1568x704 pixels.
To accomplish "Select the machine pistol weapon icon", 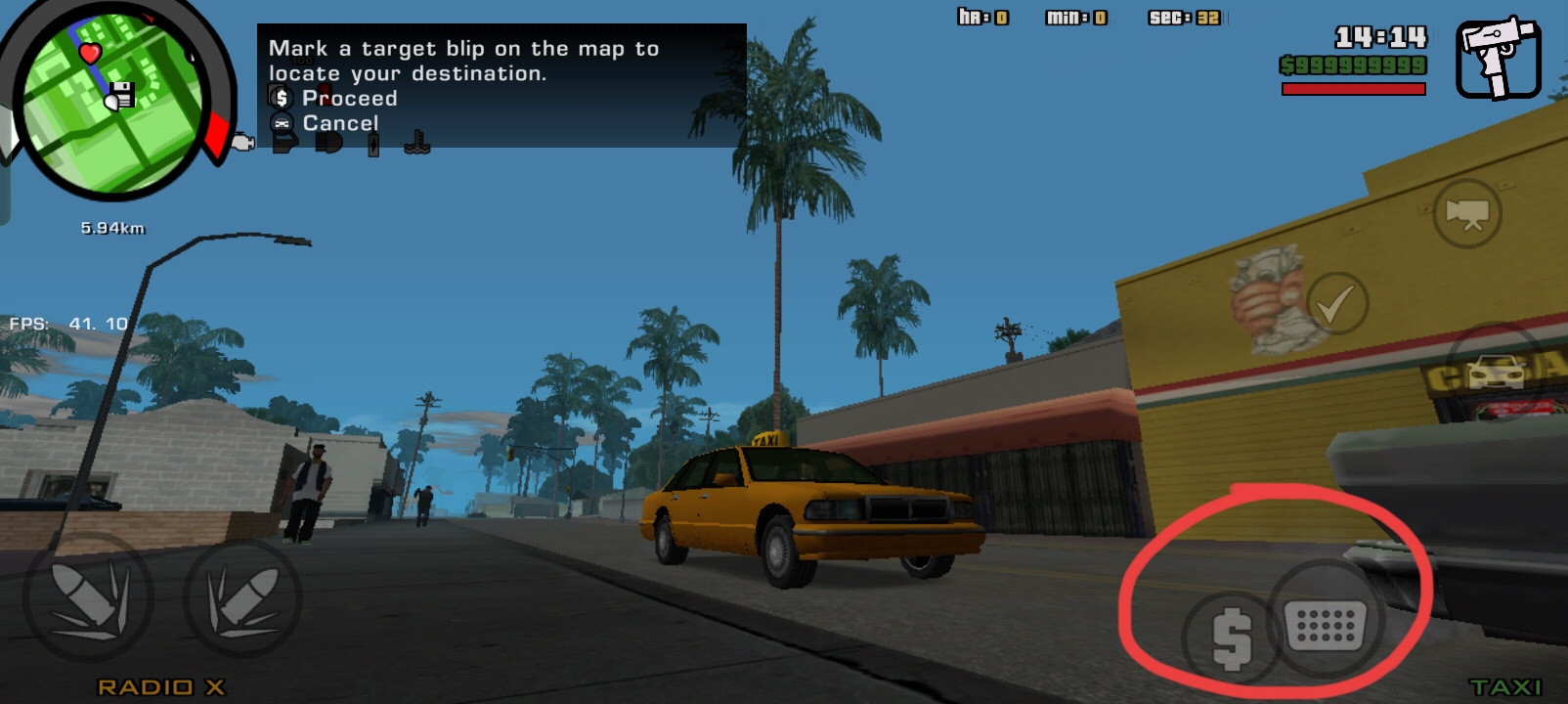I will coord(1498,58).
